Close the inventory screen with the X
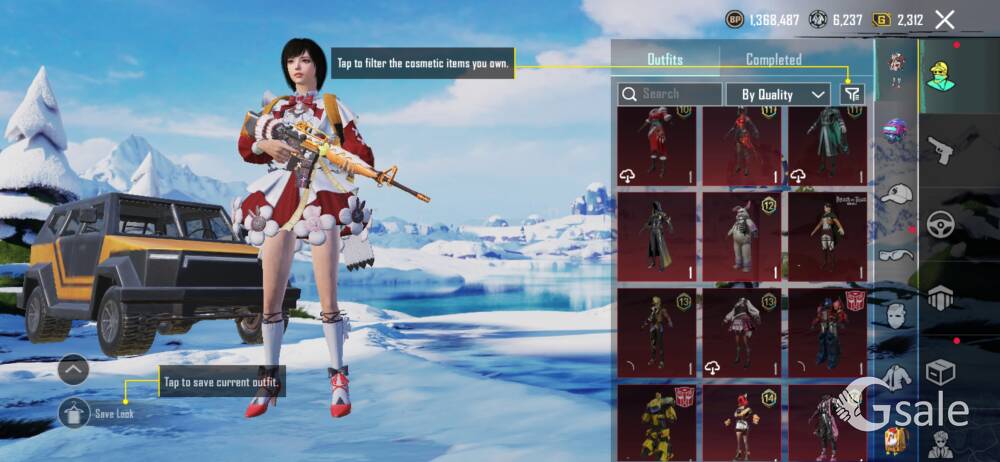Image resolution: width=1000 pixels, height=462 pixels. point(944,19)
